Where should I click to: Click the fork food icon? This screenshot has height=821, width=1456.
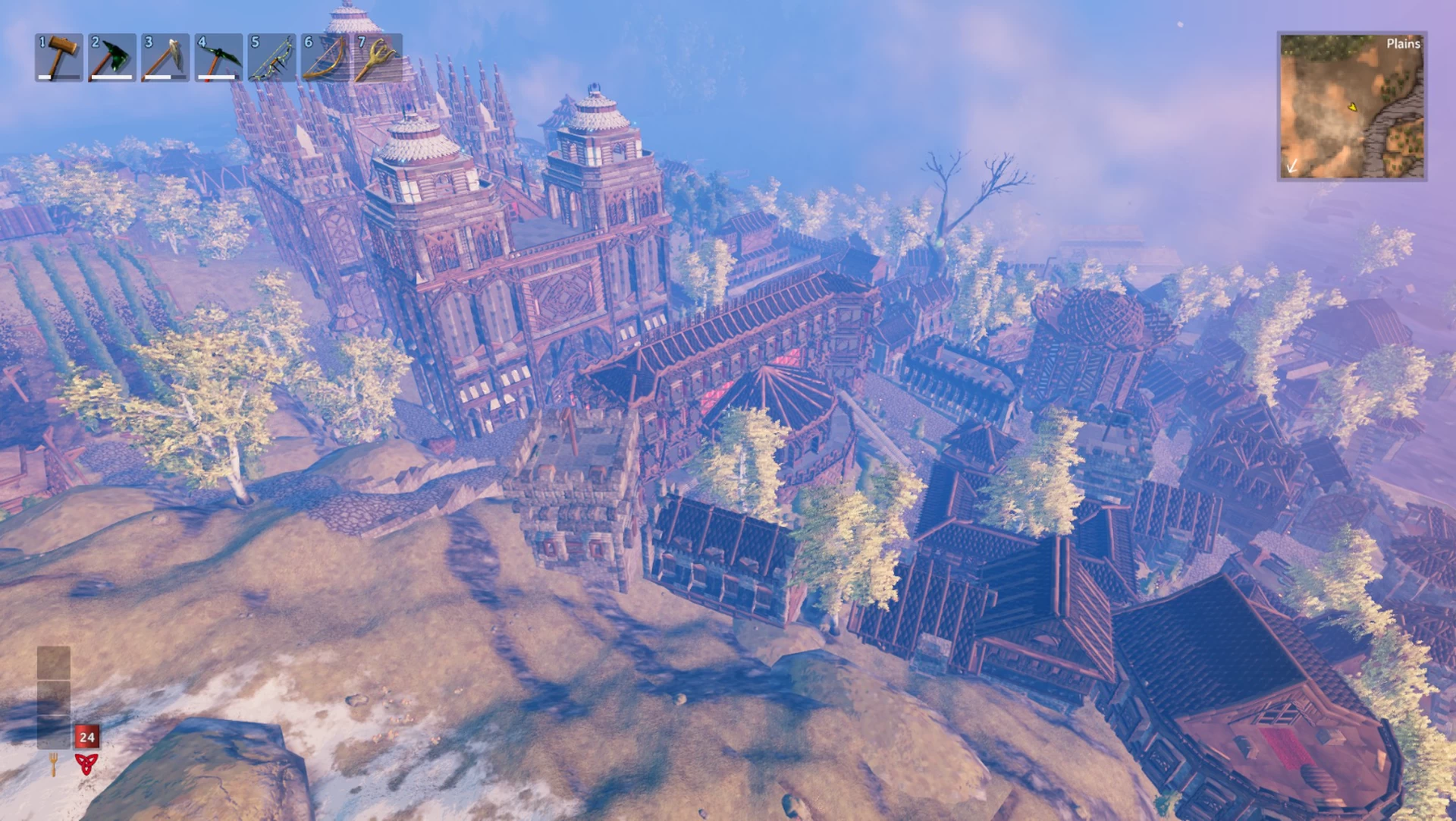click(53, 763)
